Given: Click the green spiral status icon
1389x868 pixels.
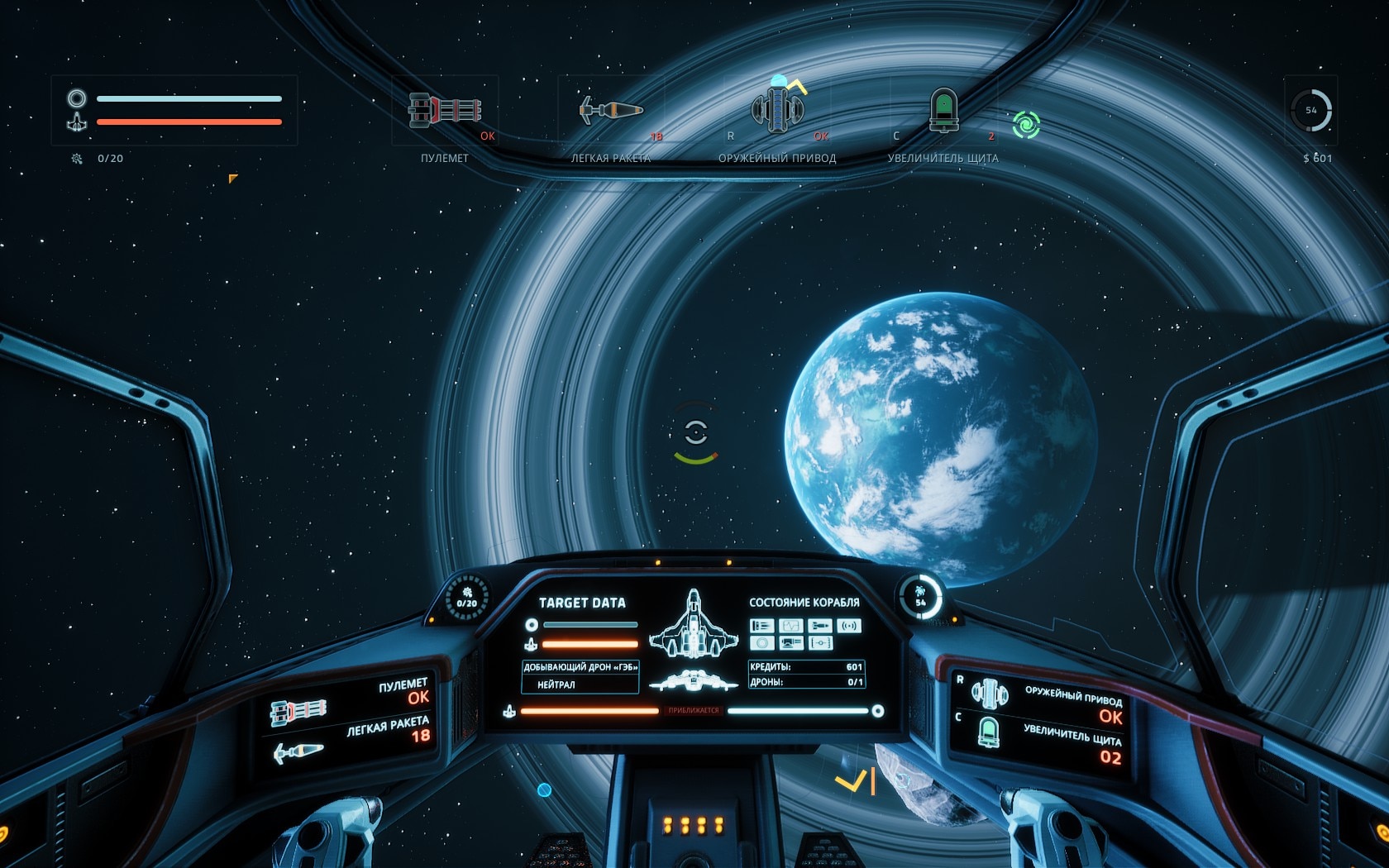Looking at the screenshot, I should (x=1026, y=125).
